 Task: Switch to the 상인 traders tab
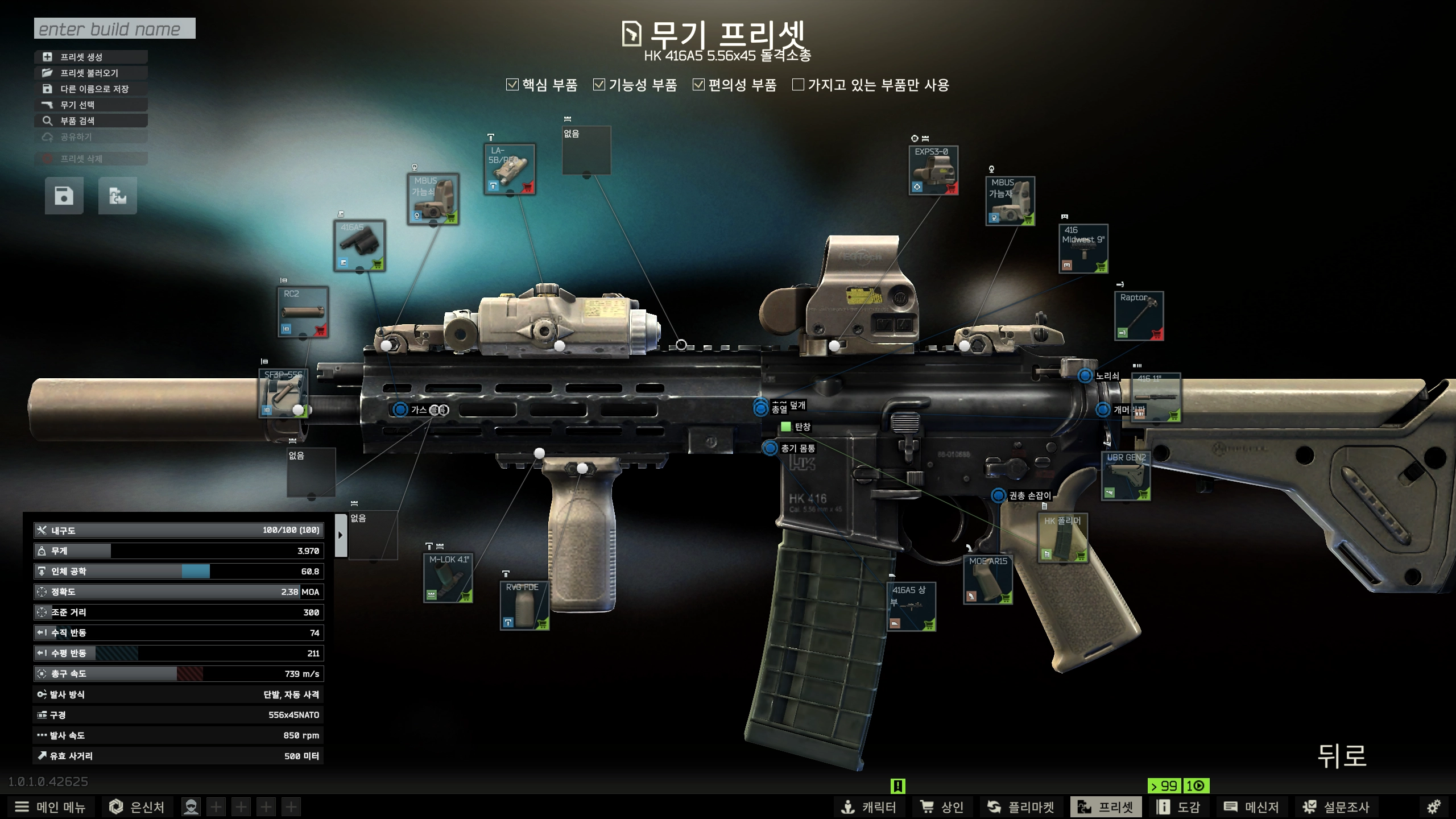tap(942, 807)
